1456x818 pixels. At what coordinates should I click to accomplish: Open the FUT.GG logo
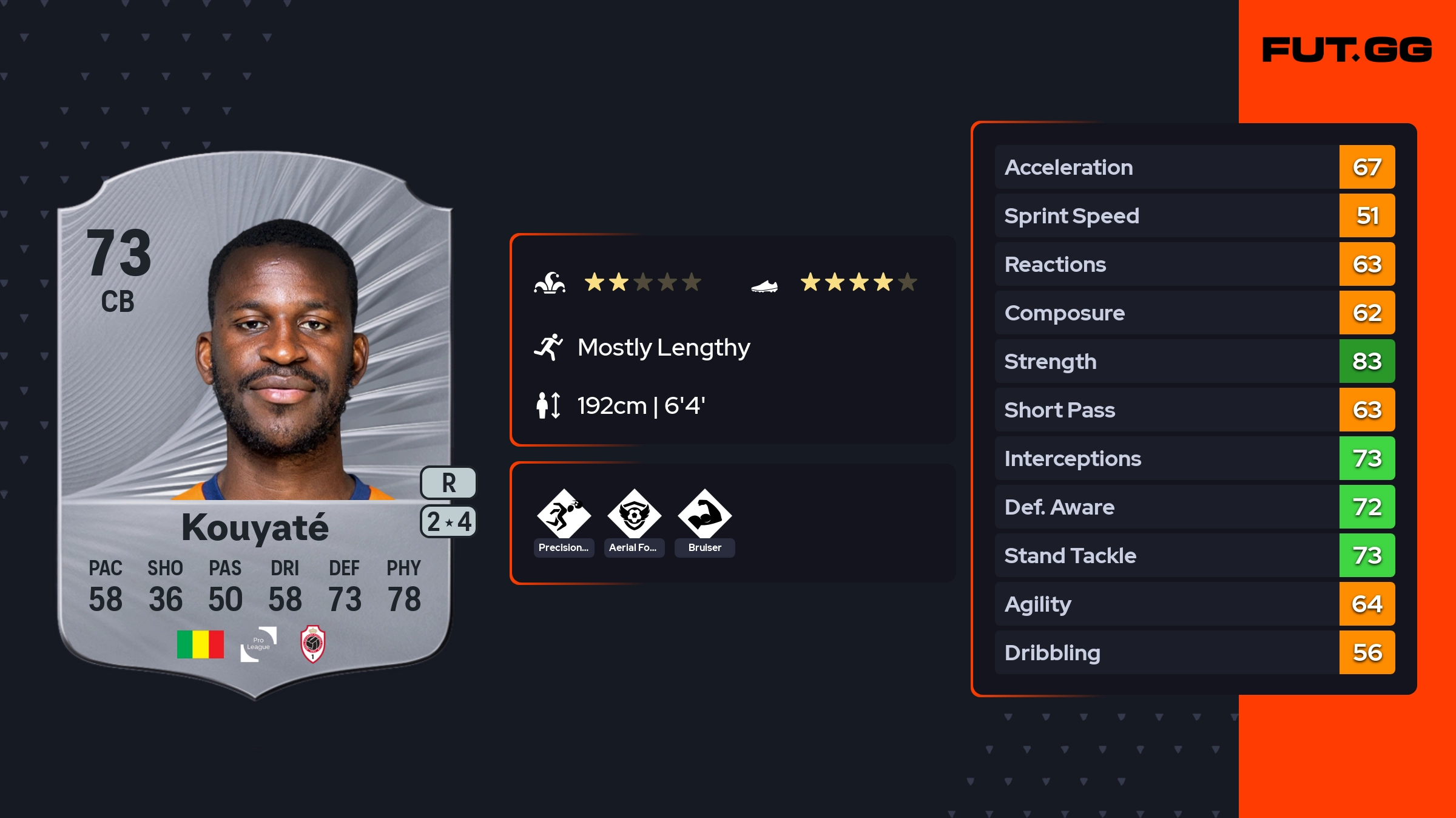tap(1347, 50)
